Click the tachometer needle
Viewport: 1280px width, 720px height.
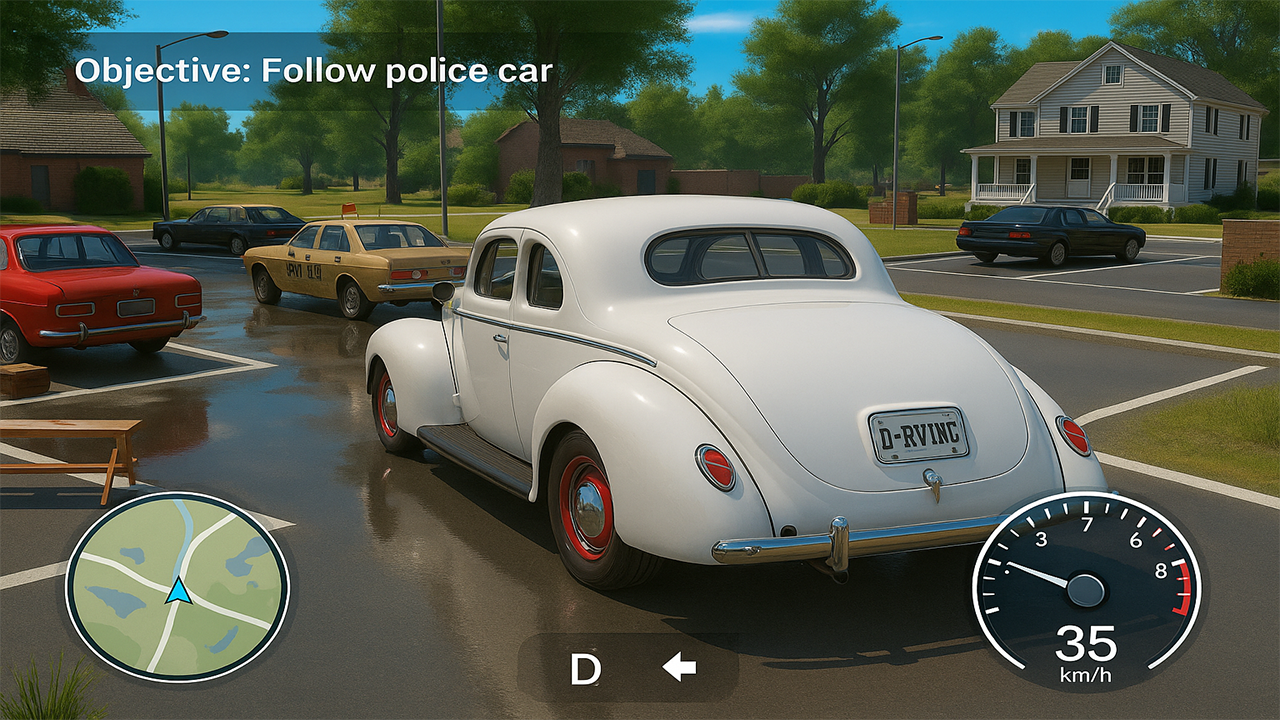[1035, 577]
